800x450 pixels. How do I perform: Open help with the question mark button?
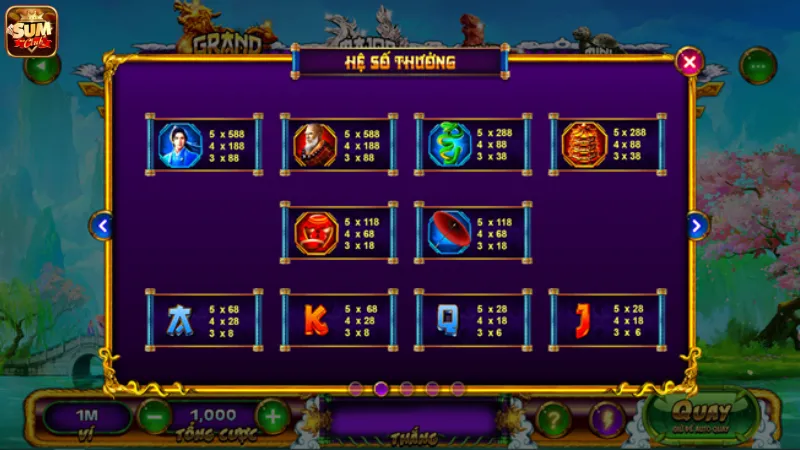click(x=553, y=418)
